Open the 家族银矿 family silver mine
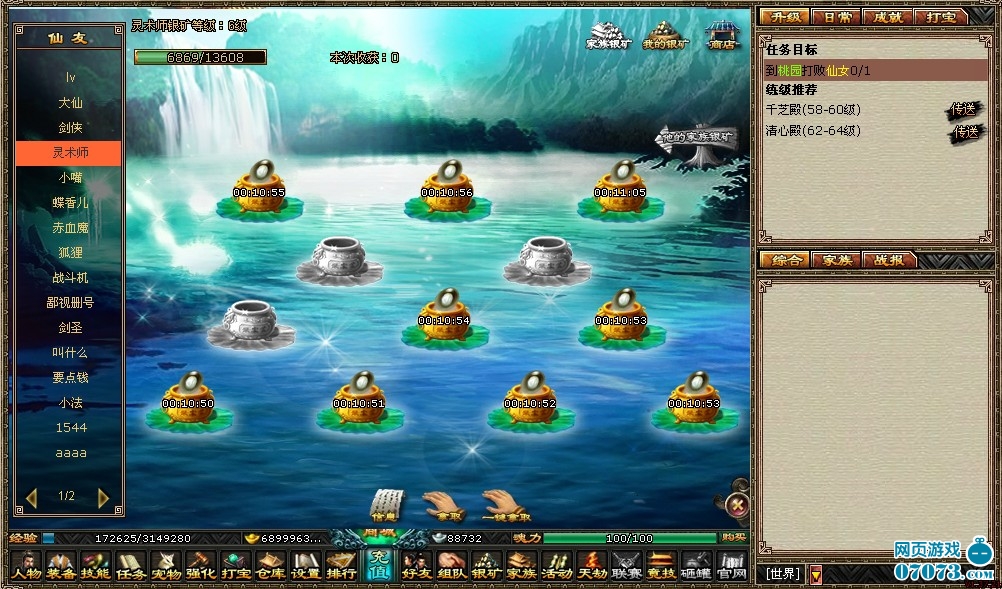This screenshot has width=1002, height=589. (x=609, y=37)
